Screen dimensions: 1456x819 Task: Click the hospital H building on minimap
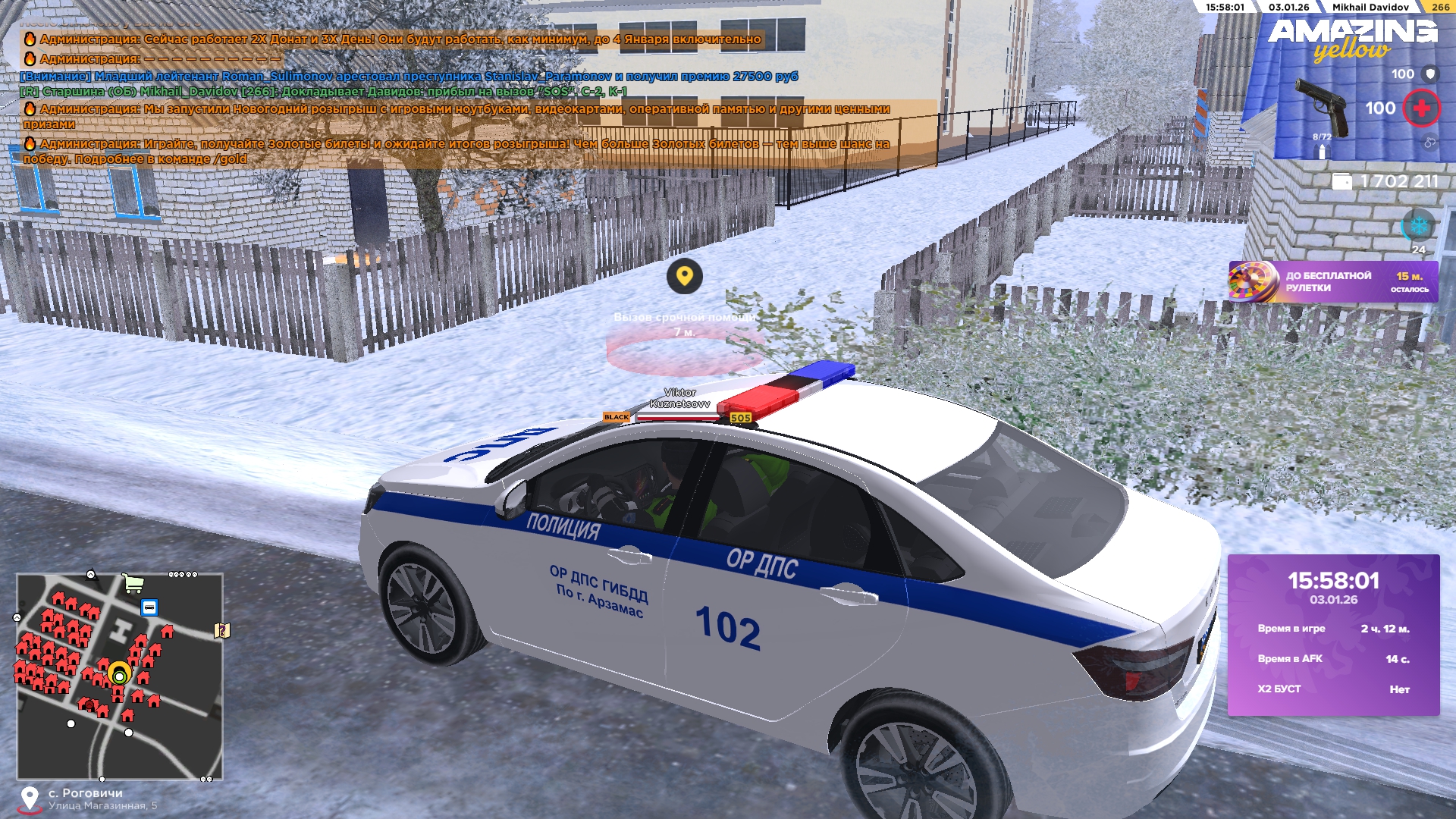120,629
